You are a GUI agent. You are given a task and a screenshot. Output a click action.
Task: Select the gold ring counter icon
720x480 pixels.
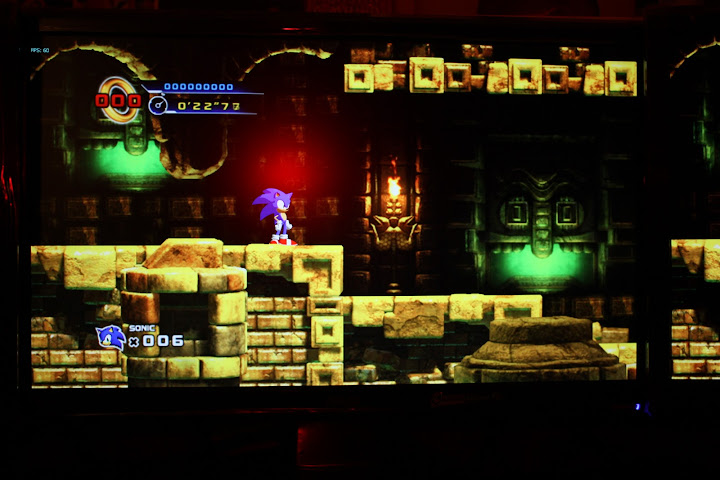[120, 99]
